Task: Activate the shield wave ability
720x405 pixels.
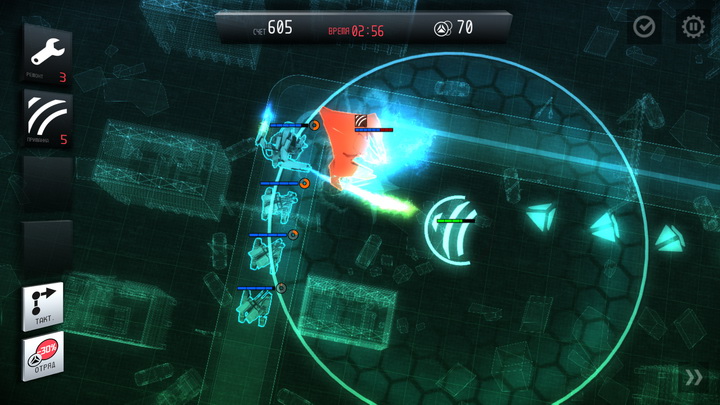Action: tap(47, 121)
